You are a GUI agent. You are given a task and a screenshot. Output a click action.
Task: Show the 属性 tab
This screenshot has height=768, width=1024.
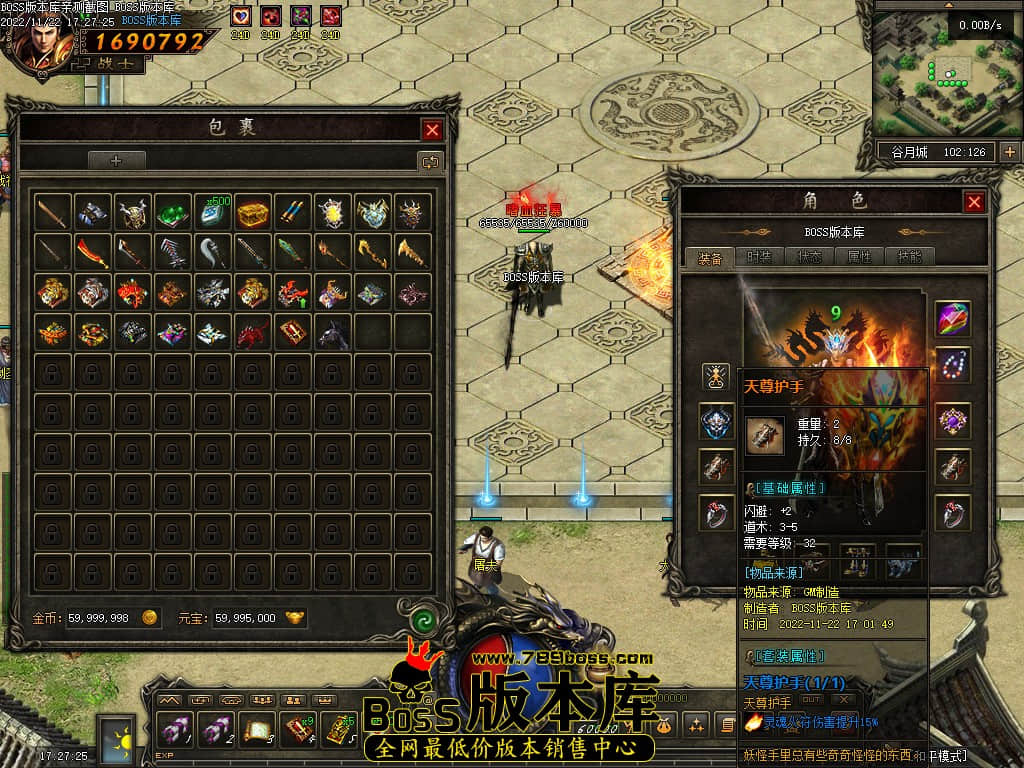tap(859, 257)
